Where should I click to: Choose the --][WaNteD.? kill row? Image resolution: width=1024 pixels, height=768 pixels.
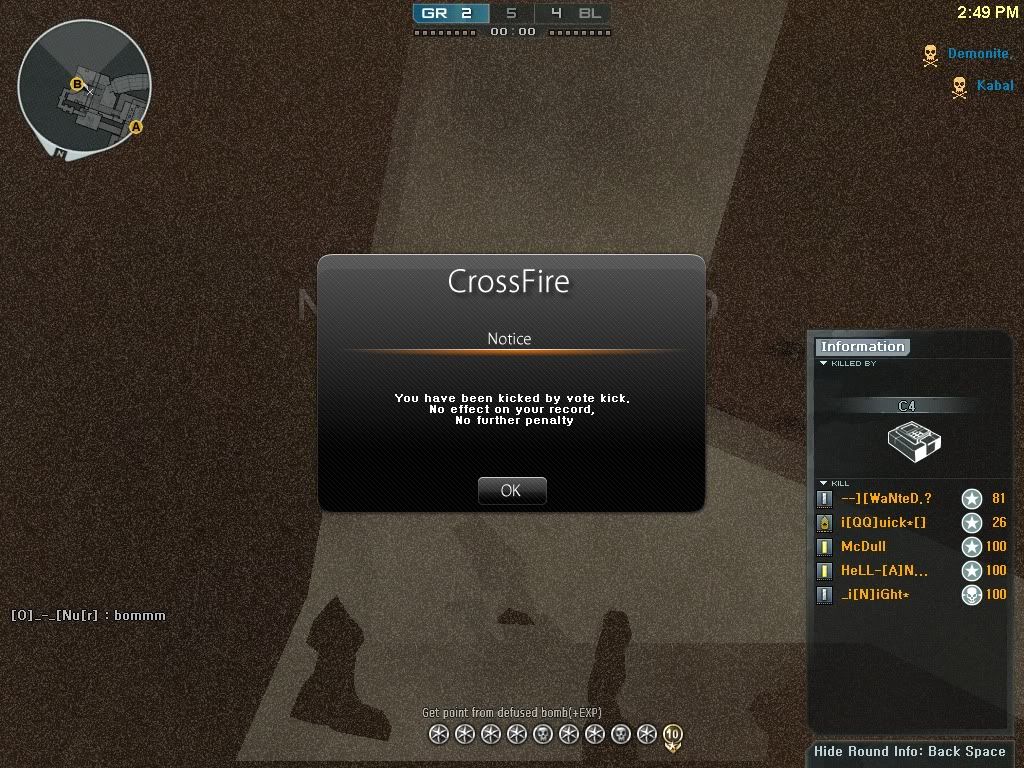point(886,499)
